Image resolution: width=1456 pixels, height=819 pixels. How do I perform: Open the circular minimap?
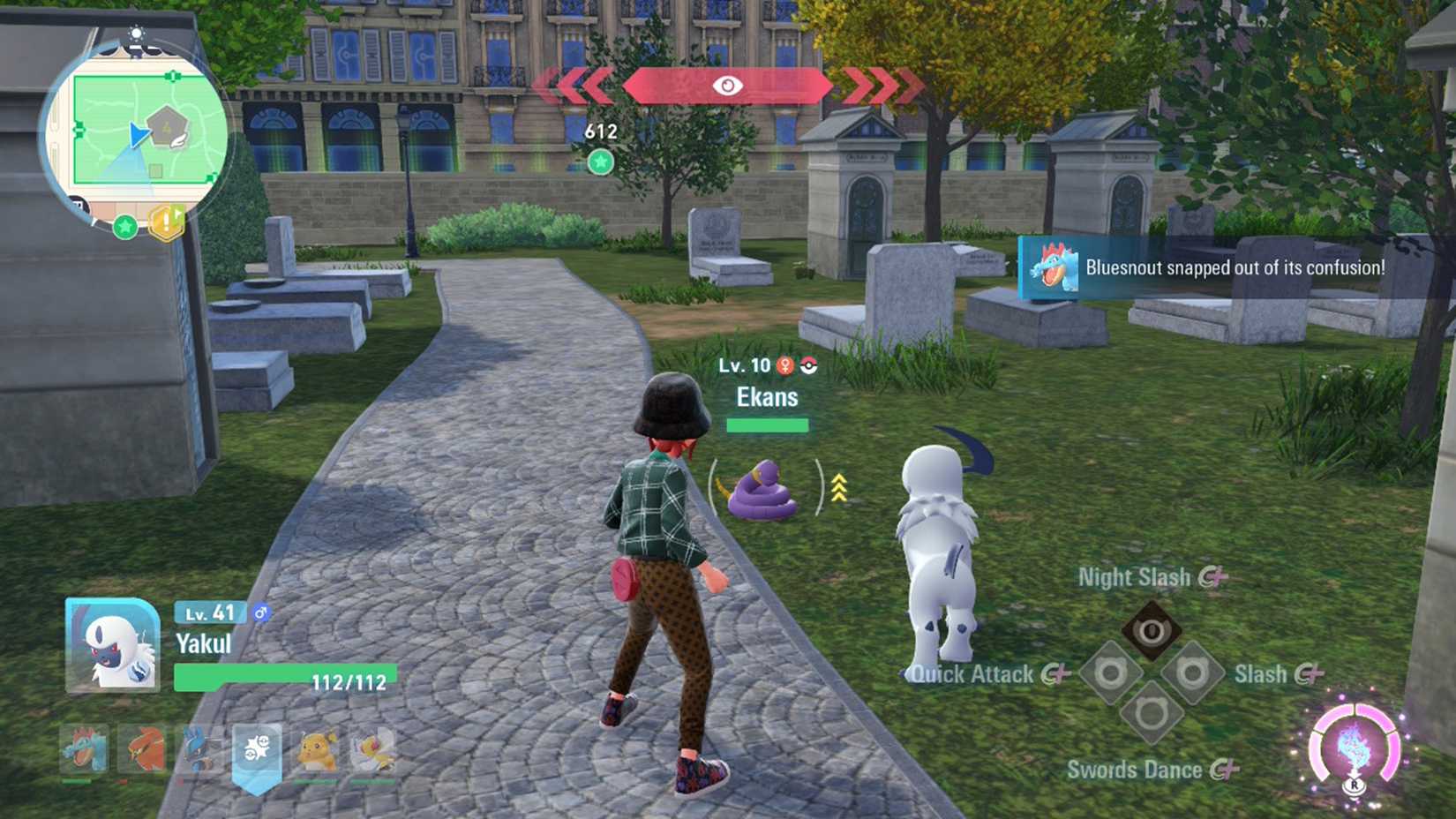click(x=137, y=132)
